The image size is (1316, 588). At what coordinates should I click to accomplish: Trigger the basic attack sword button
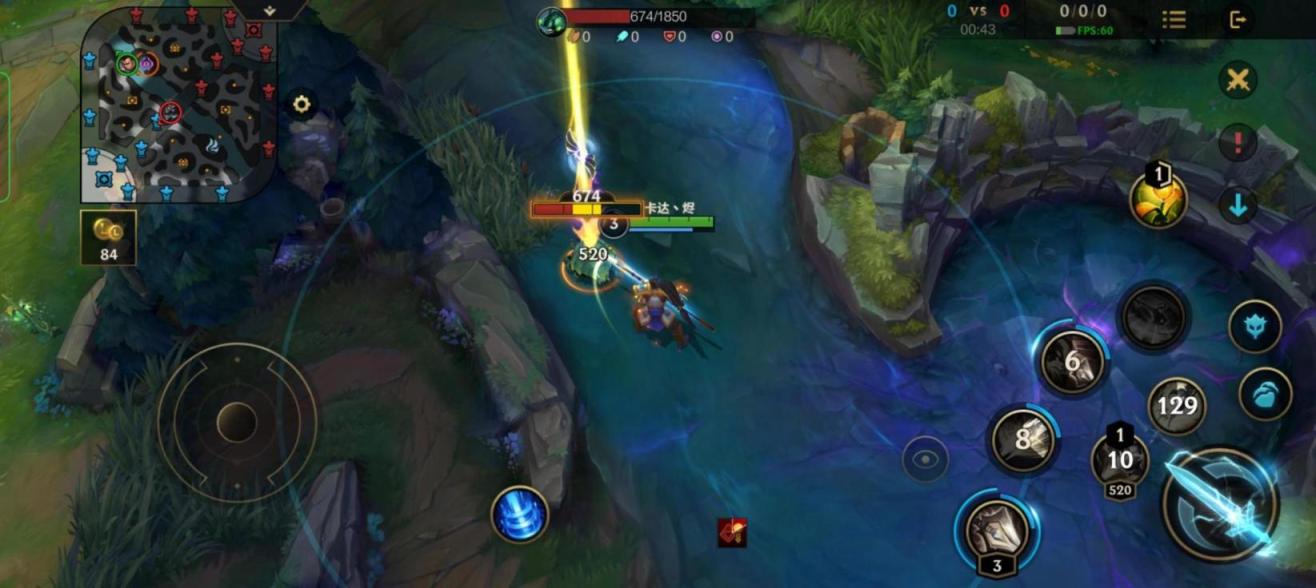coord(1220,504)
